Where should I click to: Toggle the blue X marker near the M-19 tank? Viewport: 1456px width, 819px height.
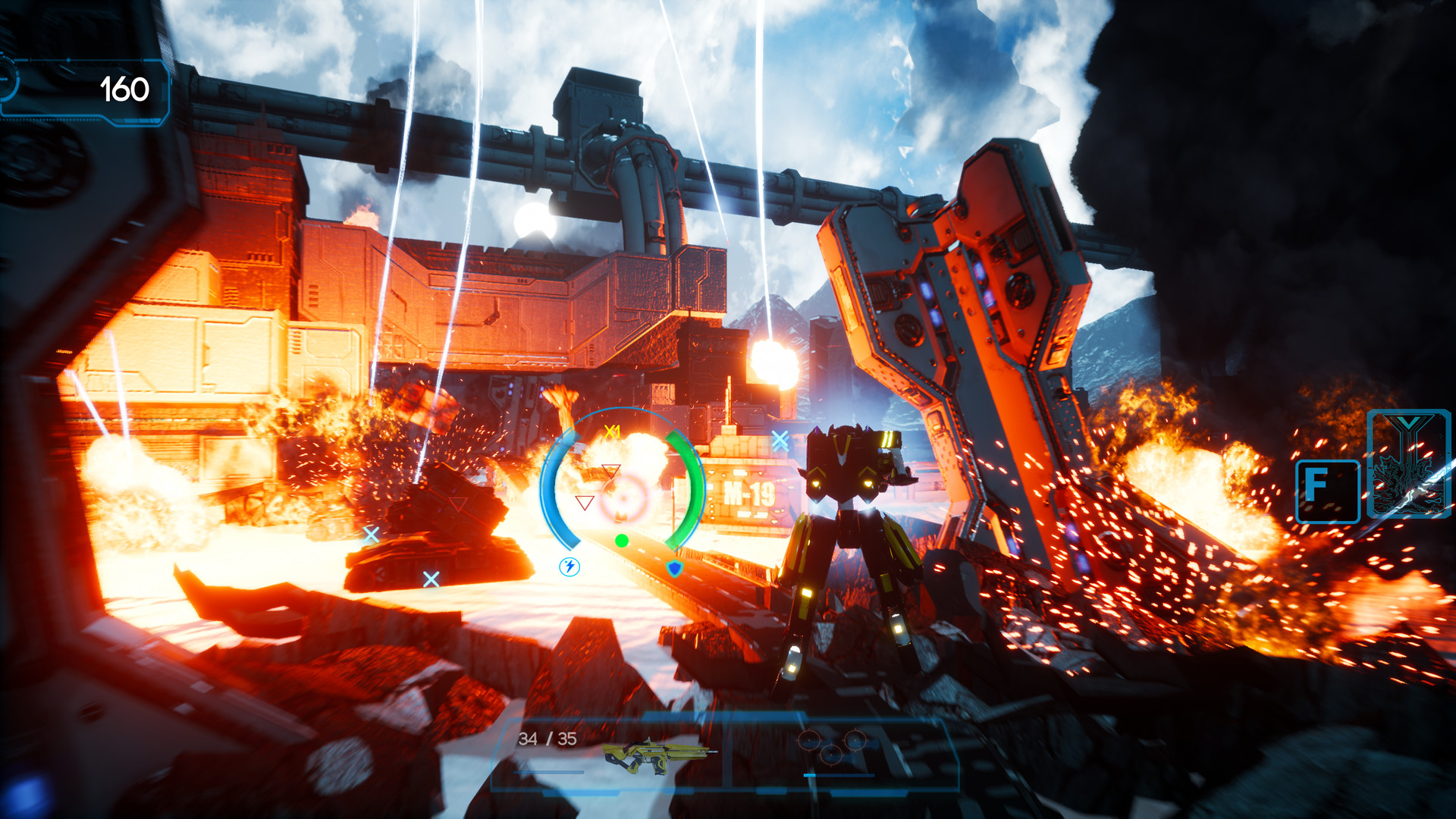(x=780, y=441)
